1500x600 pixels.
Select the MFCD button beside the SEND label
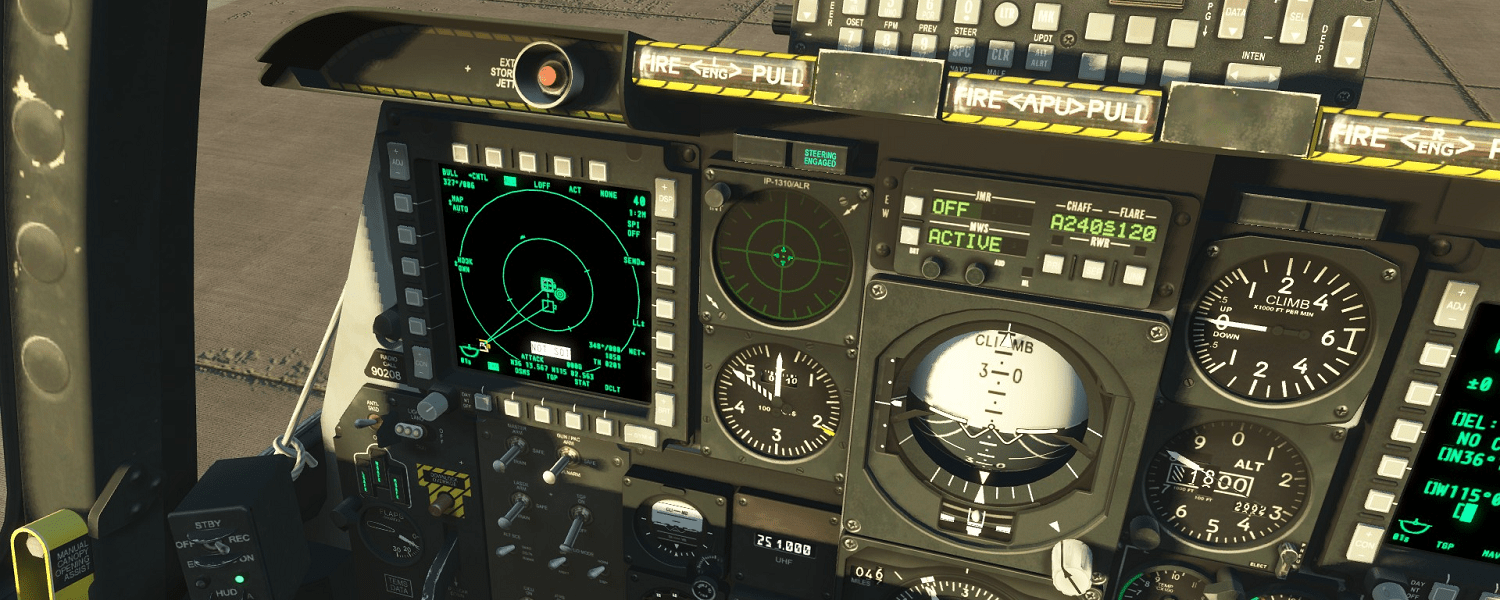(x=665, y=275)
